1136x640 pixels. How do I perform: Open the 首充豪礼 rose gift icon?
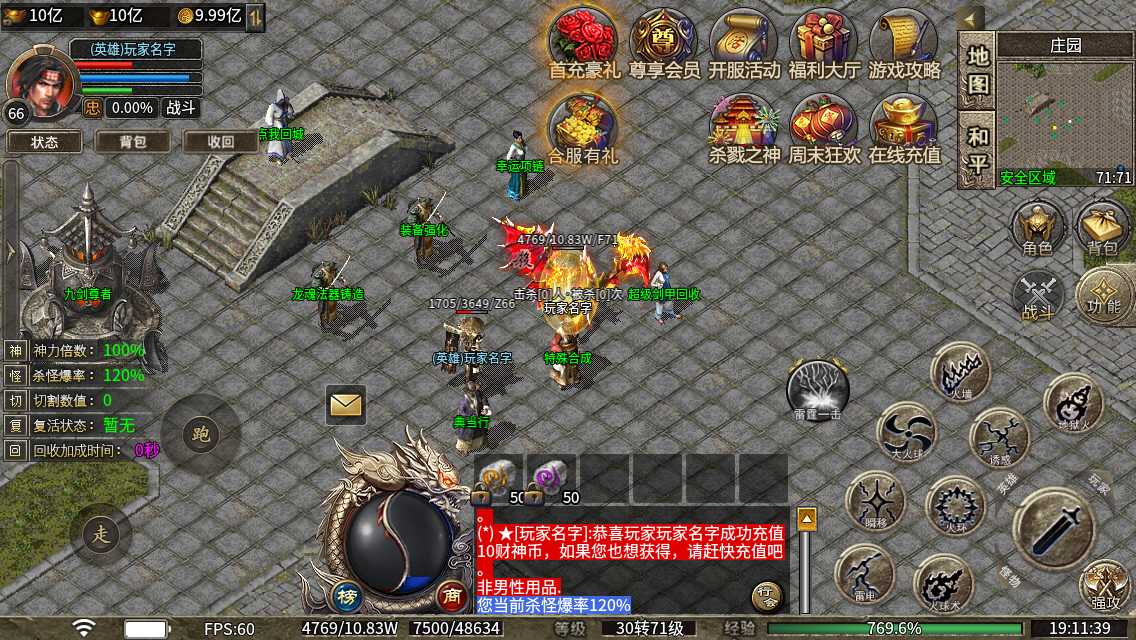583,40
